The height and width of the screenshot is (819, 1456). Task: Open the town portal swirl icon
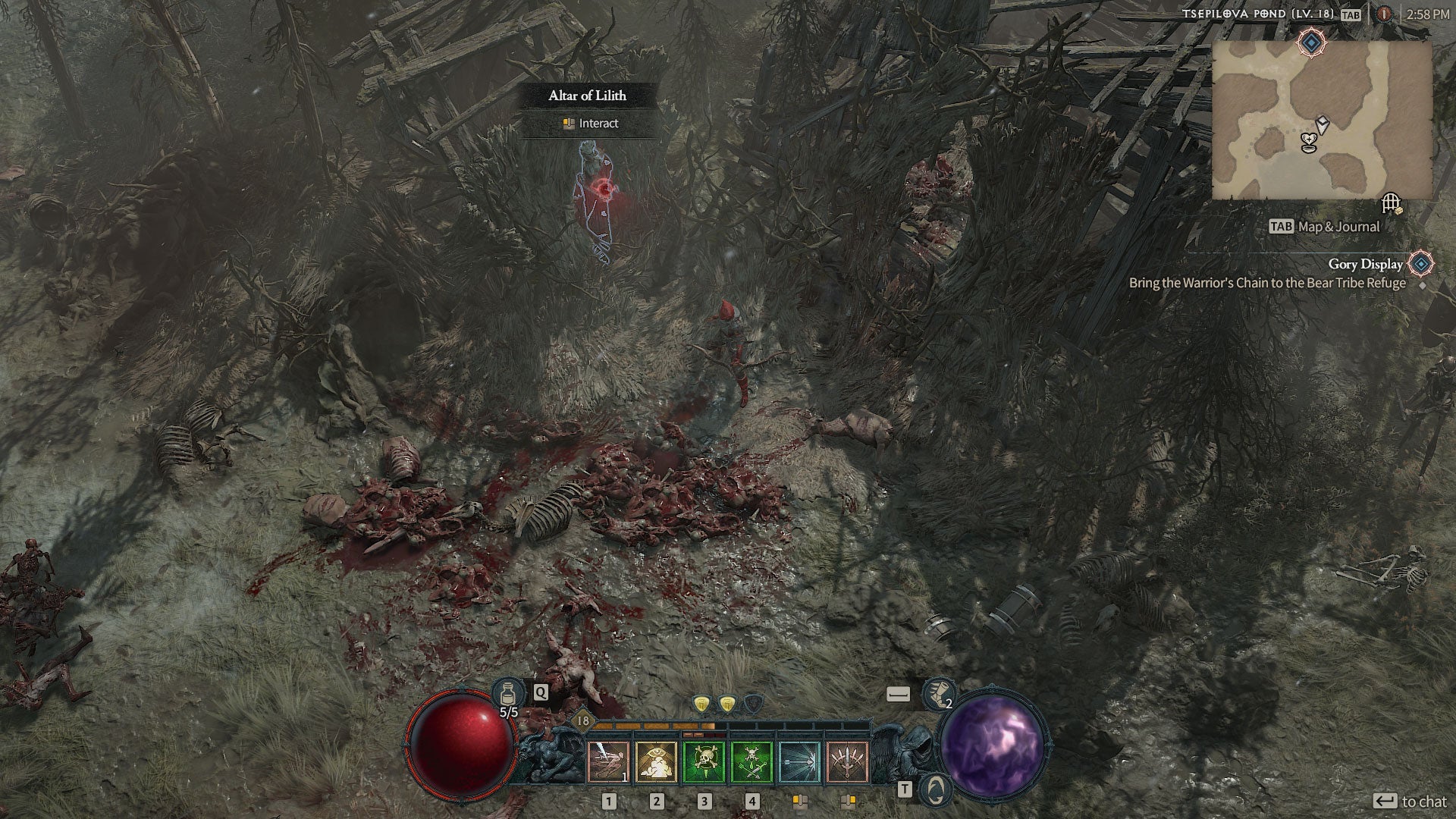[x=935, y=790]
